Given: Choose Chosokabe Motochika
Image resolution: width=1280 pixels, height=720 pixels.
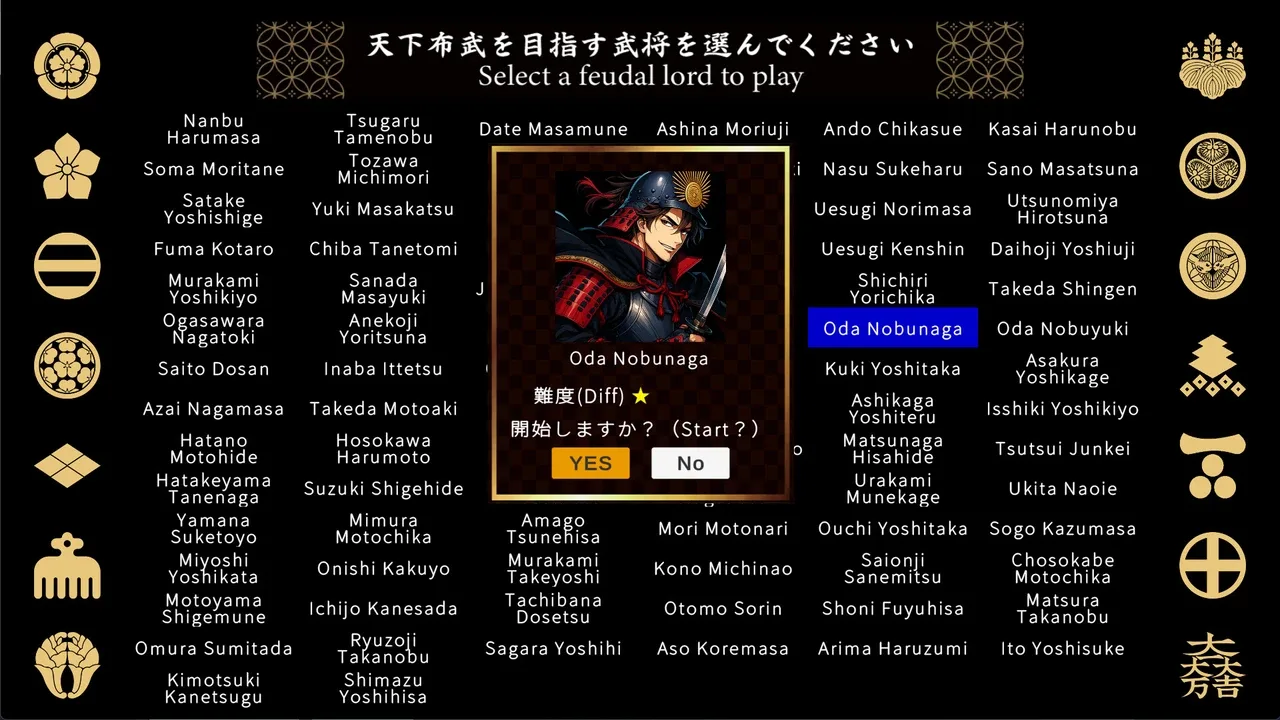Looking at the screenshot, I should tap(1062, 569).
